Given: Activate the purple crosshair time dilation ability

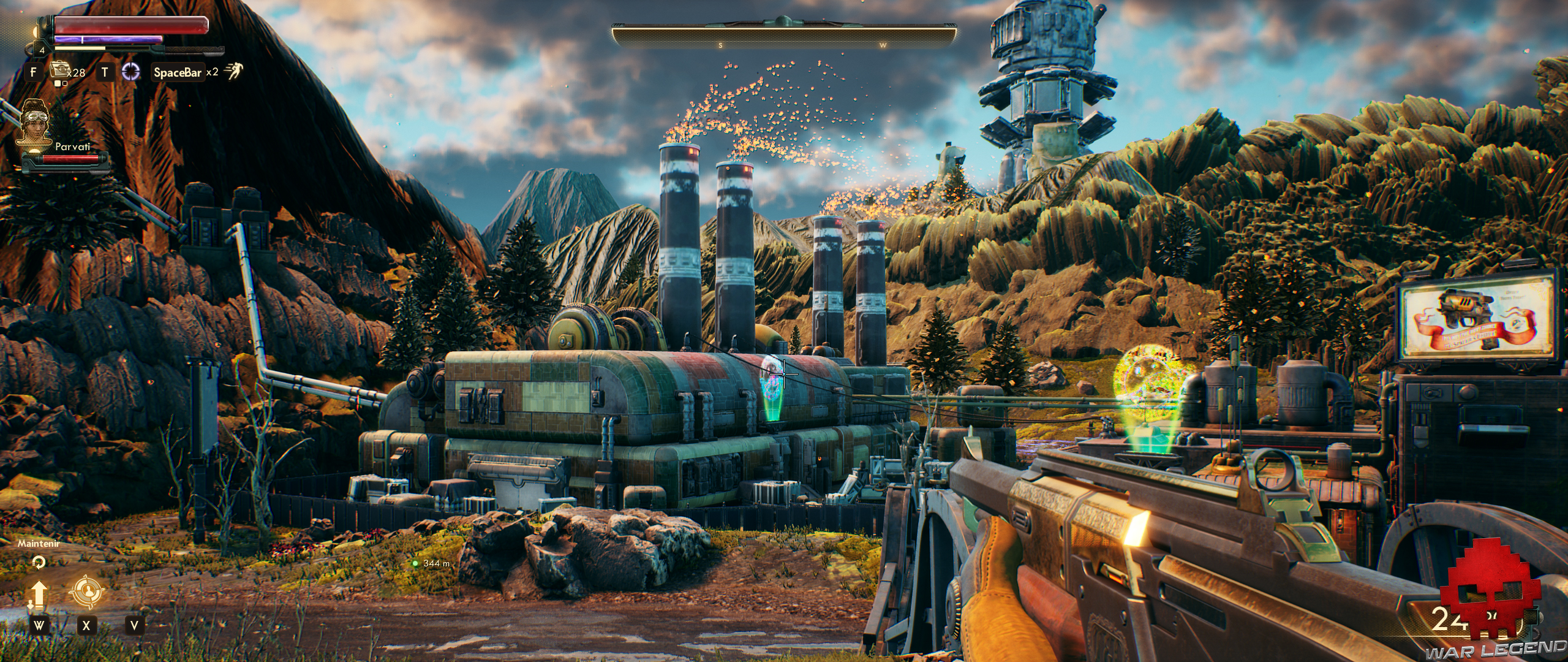Looking at the screenshot, I should coord(130,72).
